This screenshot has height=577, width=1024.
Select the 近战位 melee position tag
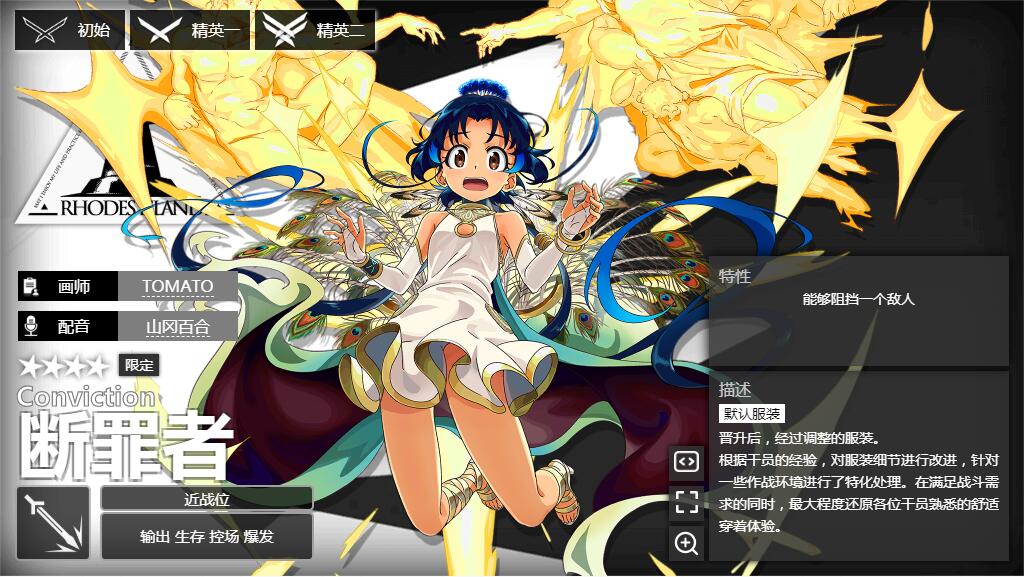pos(207,499)
